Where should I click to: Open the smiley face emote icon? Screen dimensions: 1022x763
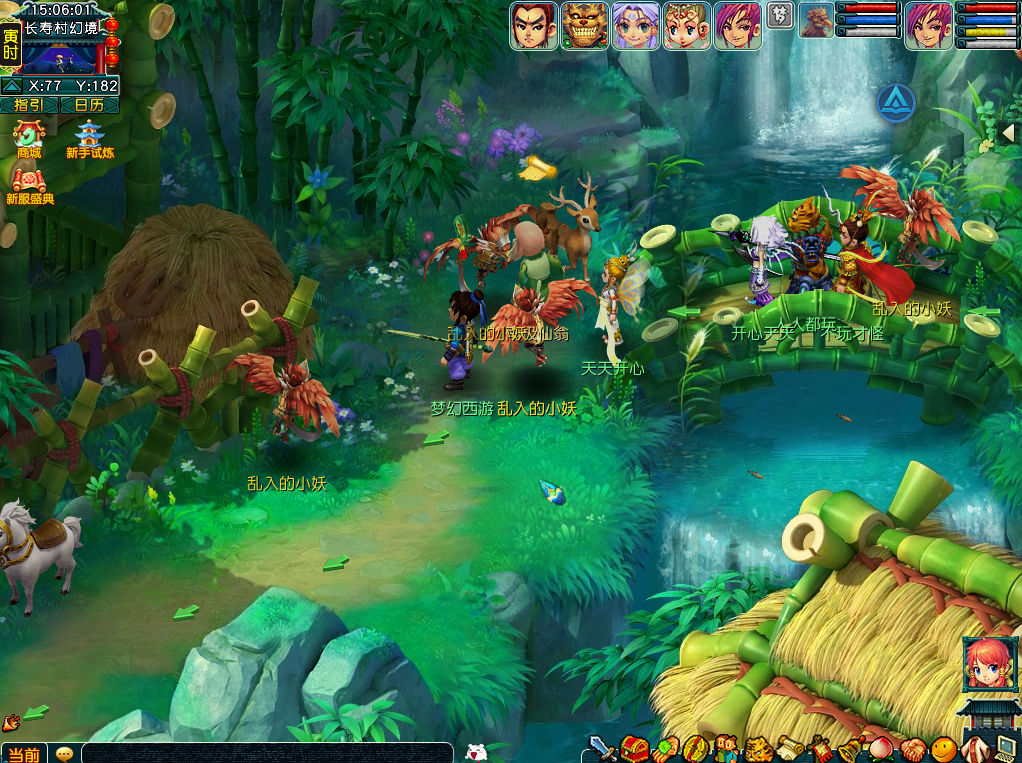943,748
